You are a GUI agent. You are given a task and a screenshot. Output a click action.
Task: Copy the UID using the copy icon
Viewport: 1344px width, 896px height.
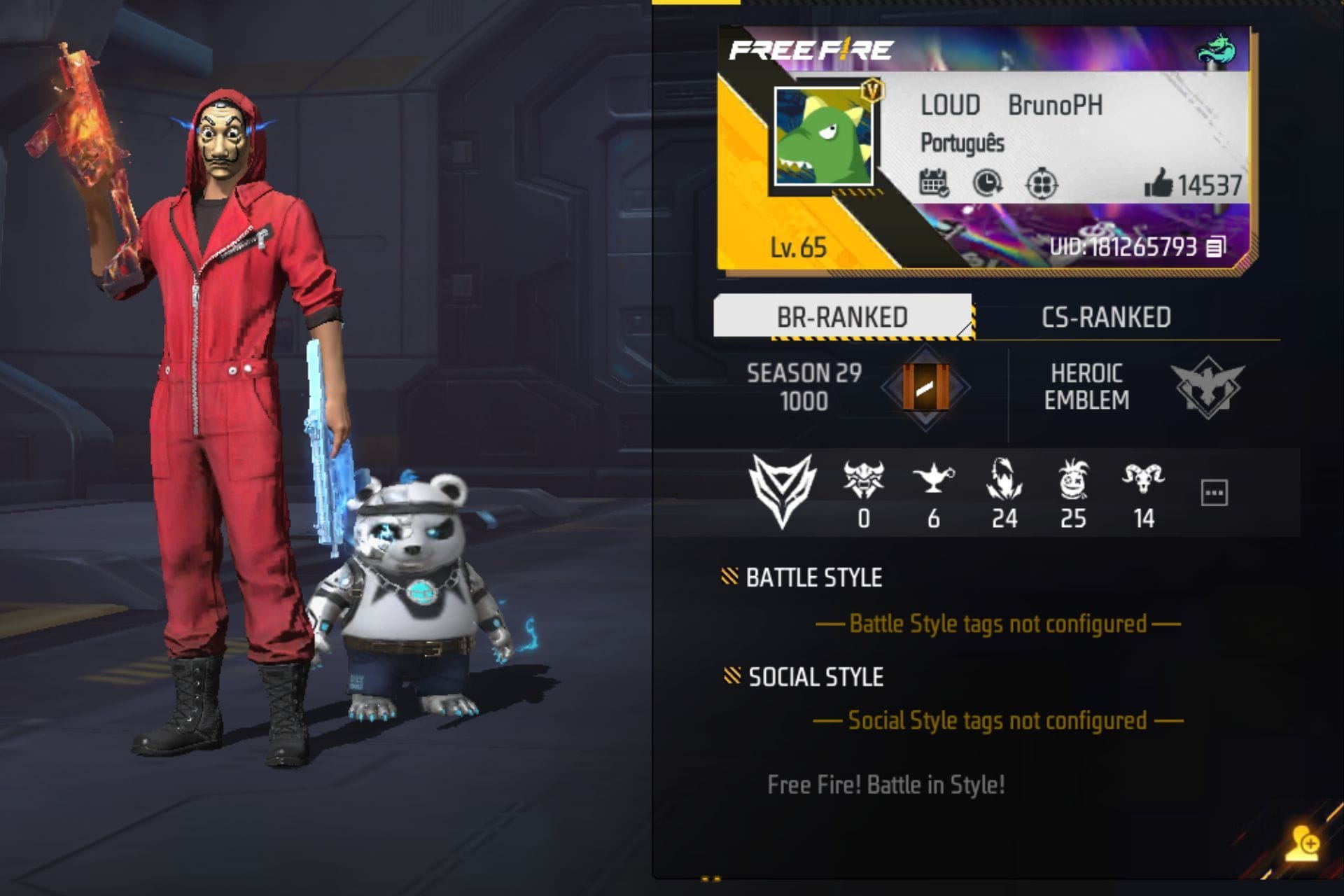pyautogui.click(x=1216, y=246)
